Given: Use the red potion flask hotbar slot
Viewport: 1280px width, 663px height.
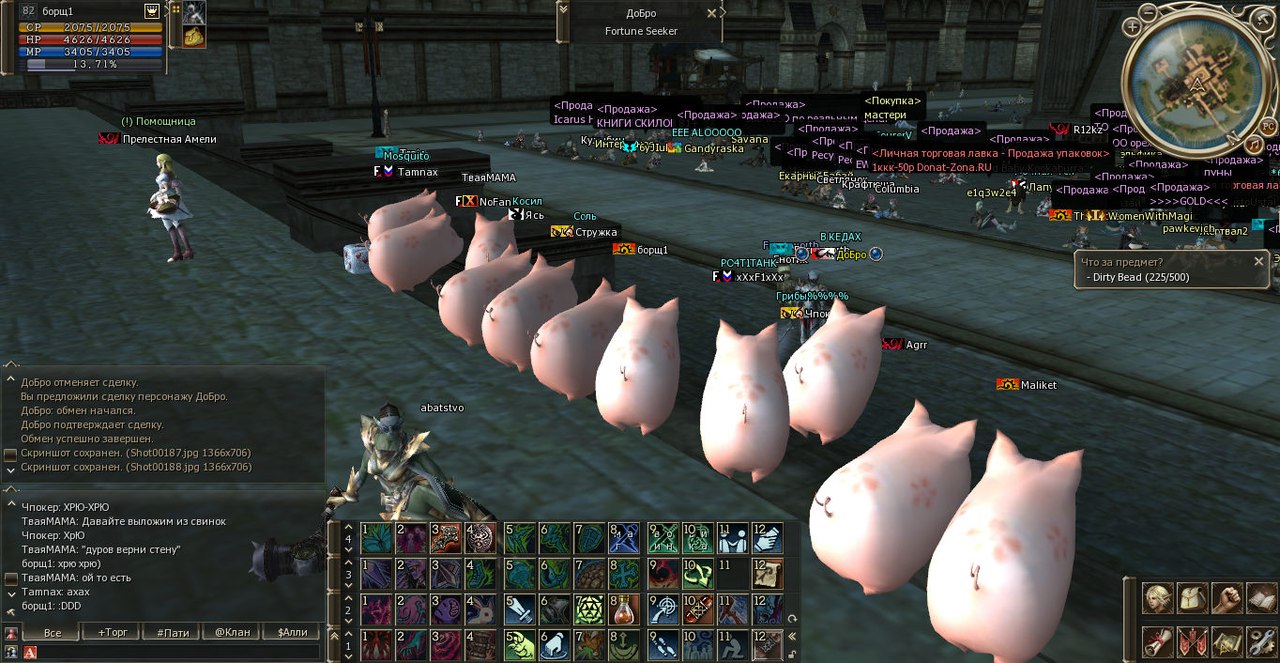Looking at the screenshot, I should 625,608.
